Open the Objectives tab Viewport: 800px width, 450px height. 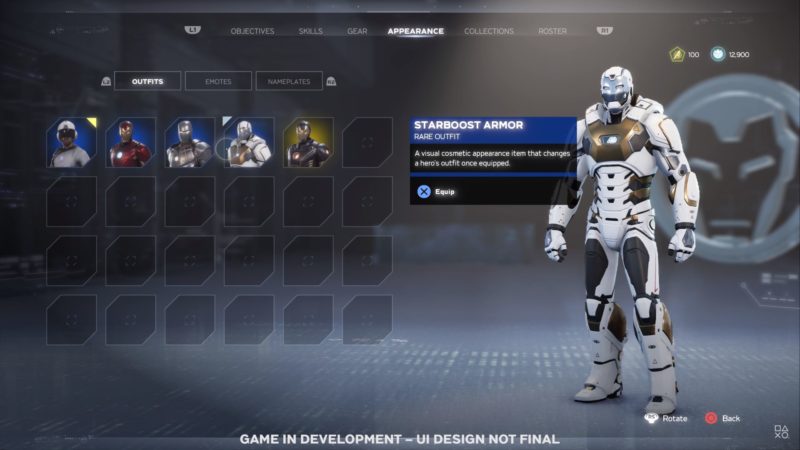[x=252, y=31]
